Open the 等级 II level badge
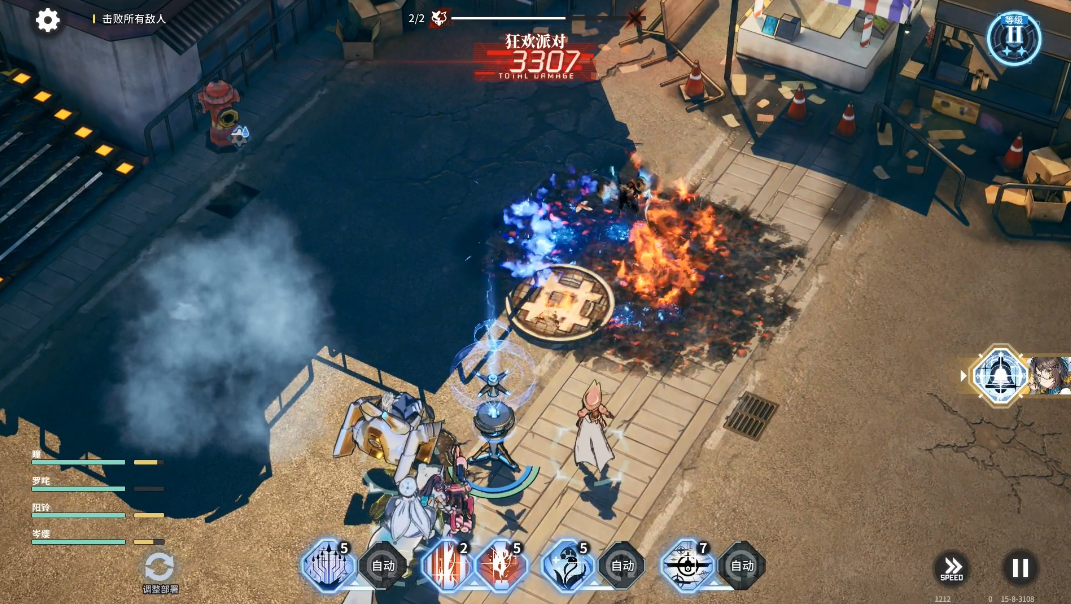The width and height of the screenshot is (1071, 604). [1014, 38]
